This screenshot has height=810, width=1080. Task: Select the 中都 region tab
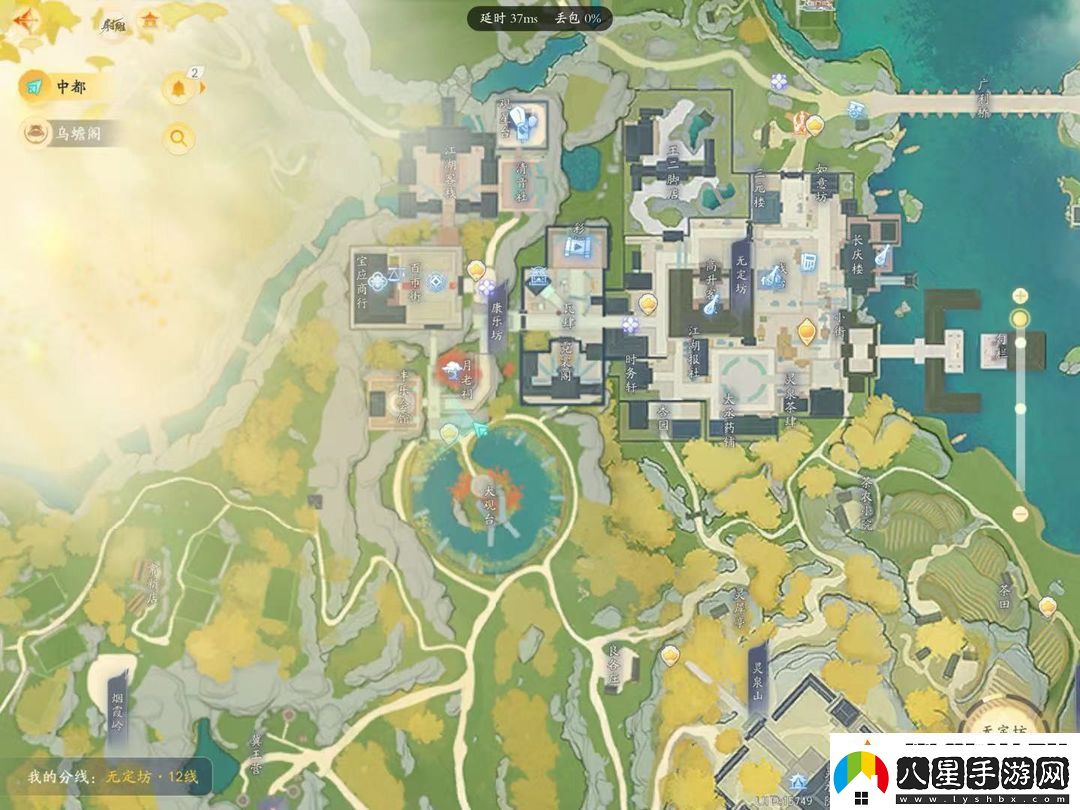click(60, 87)
